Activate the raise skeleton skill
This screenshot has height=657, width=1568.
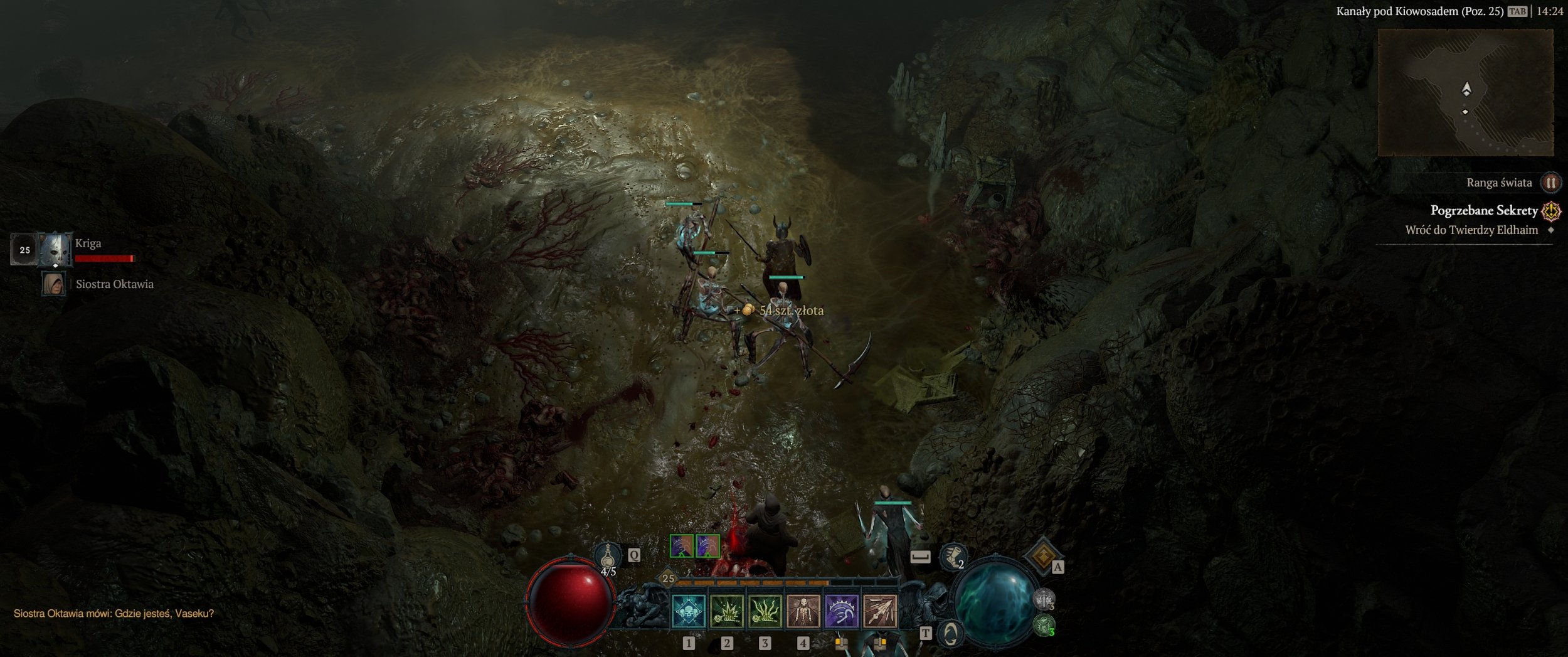(803, 611)
